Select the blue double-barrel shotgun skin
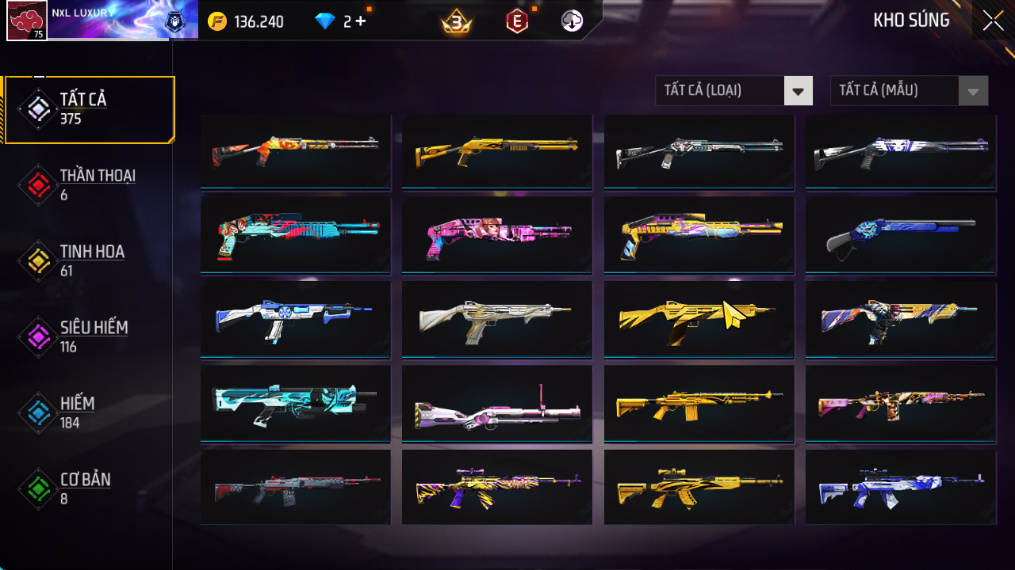The height and width of the screenshot is (570, 1015). pyautogui.click(x=901, y=235)
